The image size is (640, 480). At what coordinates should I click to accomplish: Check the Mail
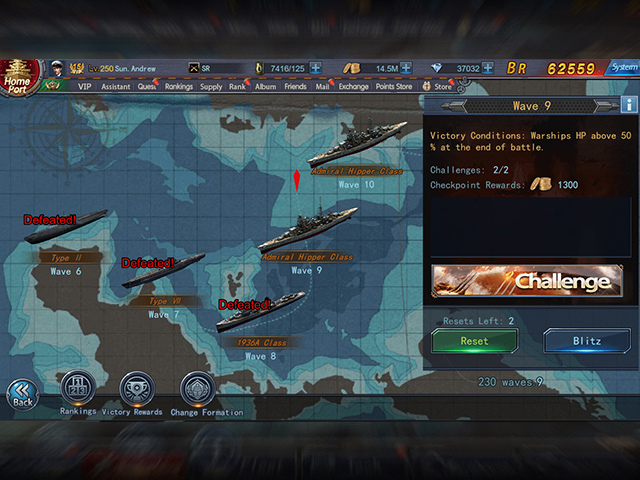click(322, 87)
